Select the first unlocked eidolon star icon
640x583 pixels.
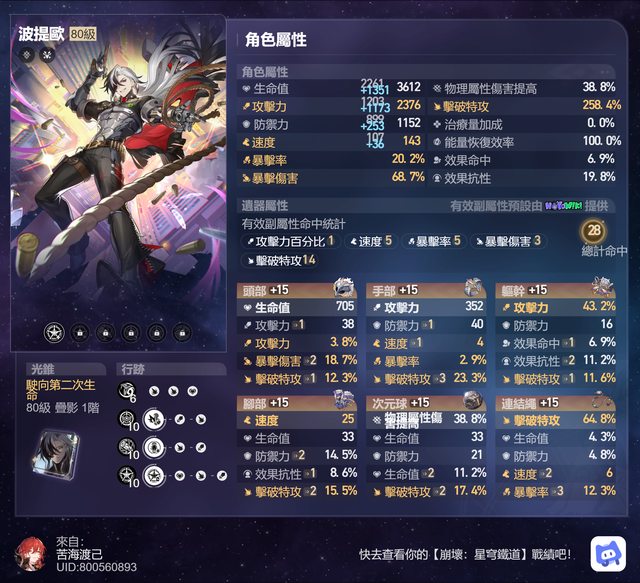tap(53, 331)
